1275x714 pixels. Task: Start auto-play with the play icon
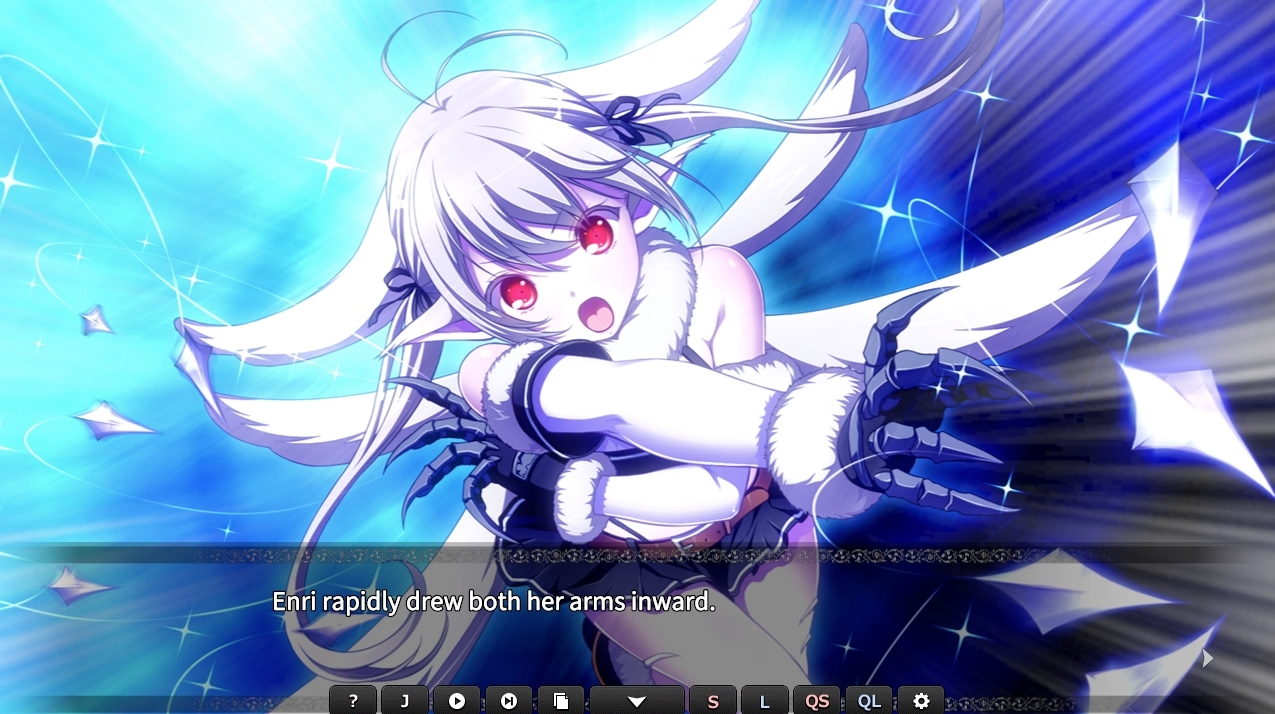(x=457, y=701)
